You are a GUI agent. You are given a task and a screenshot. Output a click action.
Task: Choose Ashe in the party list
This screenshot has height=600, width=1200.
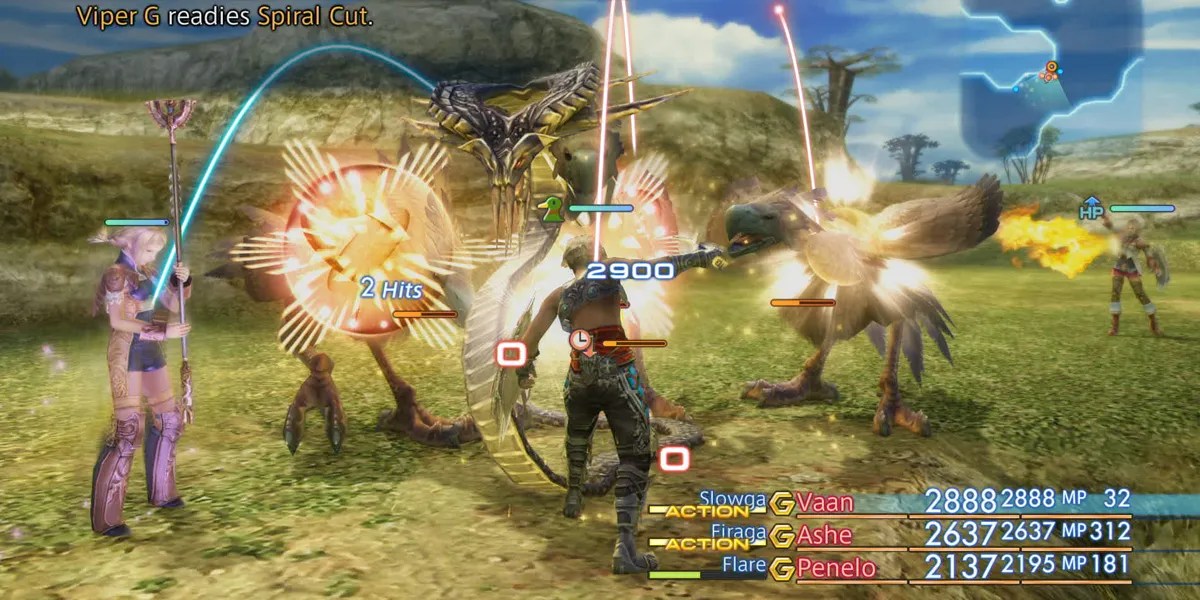click(x=824, y=535)
